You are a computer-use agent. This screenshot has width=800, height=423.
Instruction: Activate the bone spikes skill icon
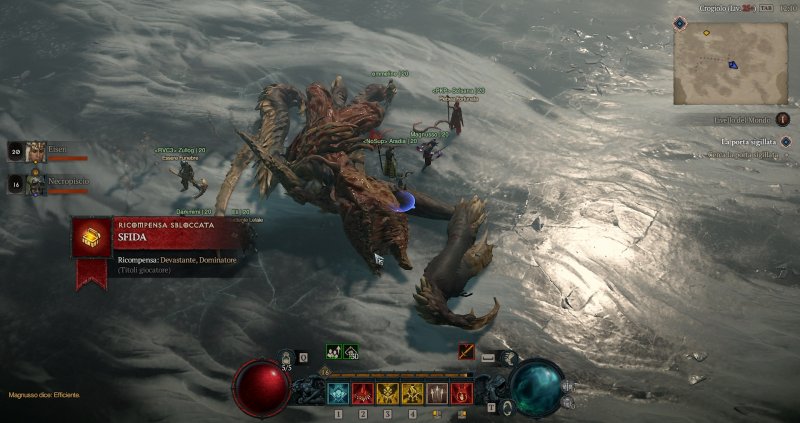(x=436, y=393)
